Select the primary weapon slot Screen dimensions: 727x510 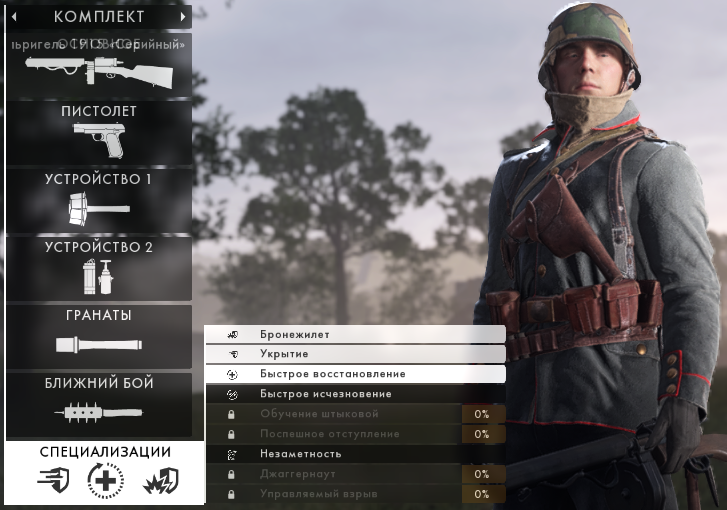(x=98, y=67)
